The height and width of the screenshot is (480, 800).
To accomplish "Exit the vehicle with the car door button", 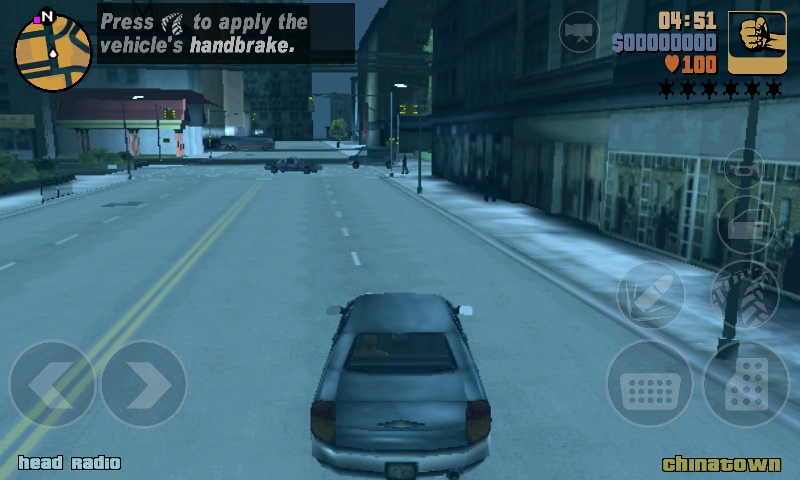I will click(x=746, y=225).
